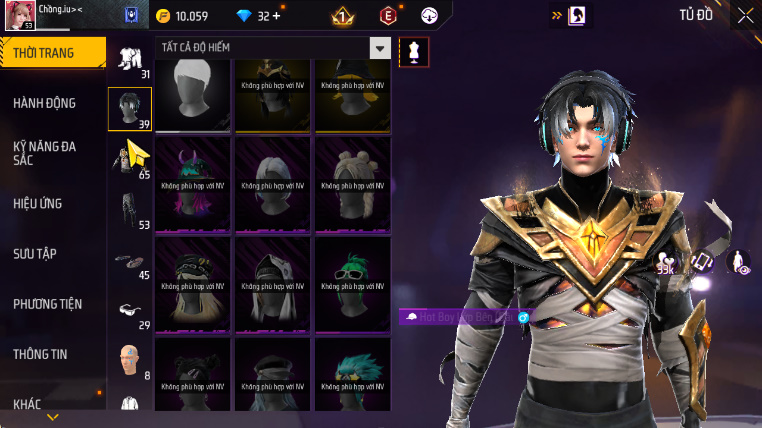Open the Thời Trang tab

tap(52, 53)
